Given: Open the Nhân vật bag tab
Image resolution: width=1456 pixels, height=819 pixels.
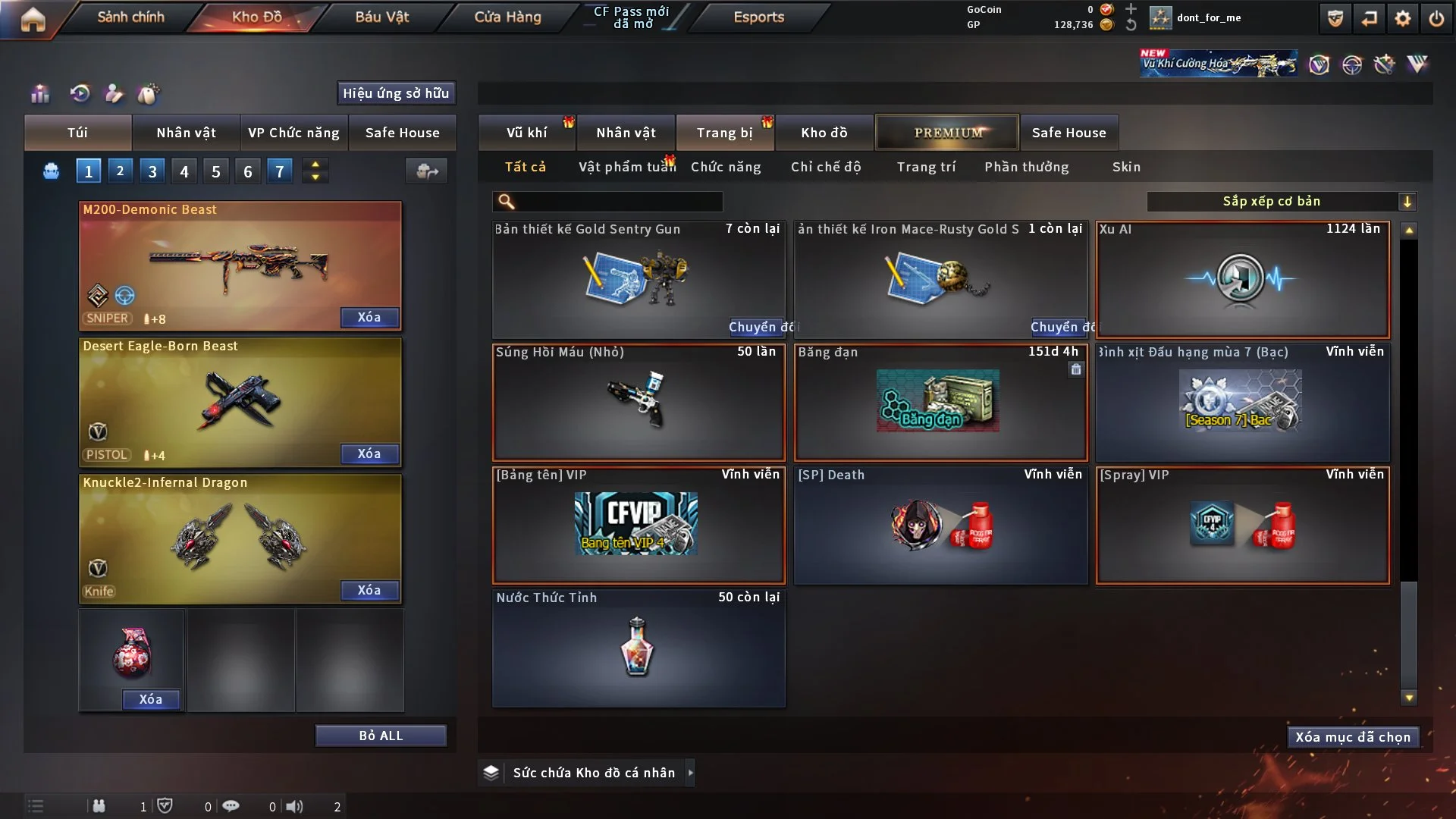Looking at the screenshot, I should pyautogui.click(x=186, y=133).
